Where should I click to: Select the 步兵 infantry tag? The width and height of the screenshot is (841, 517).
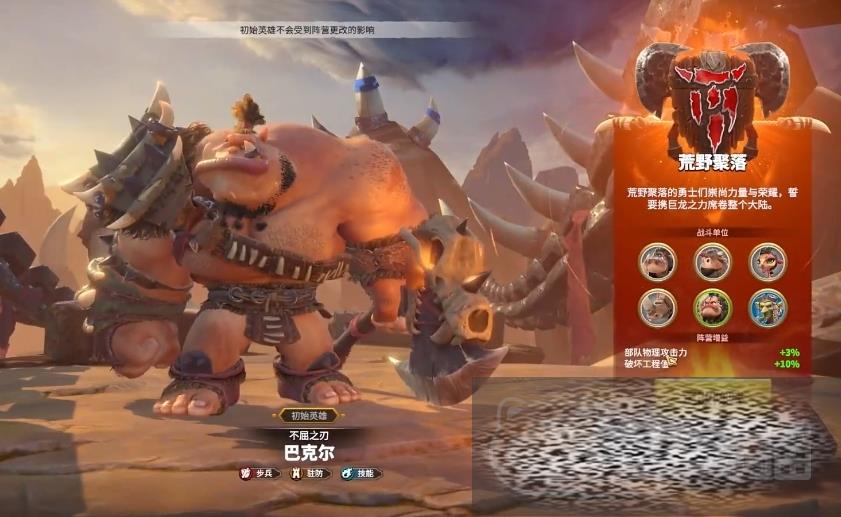(x=259, y=473)
